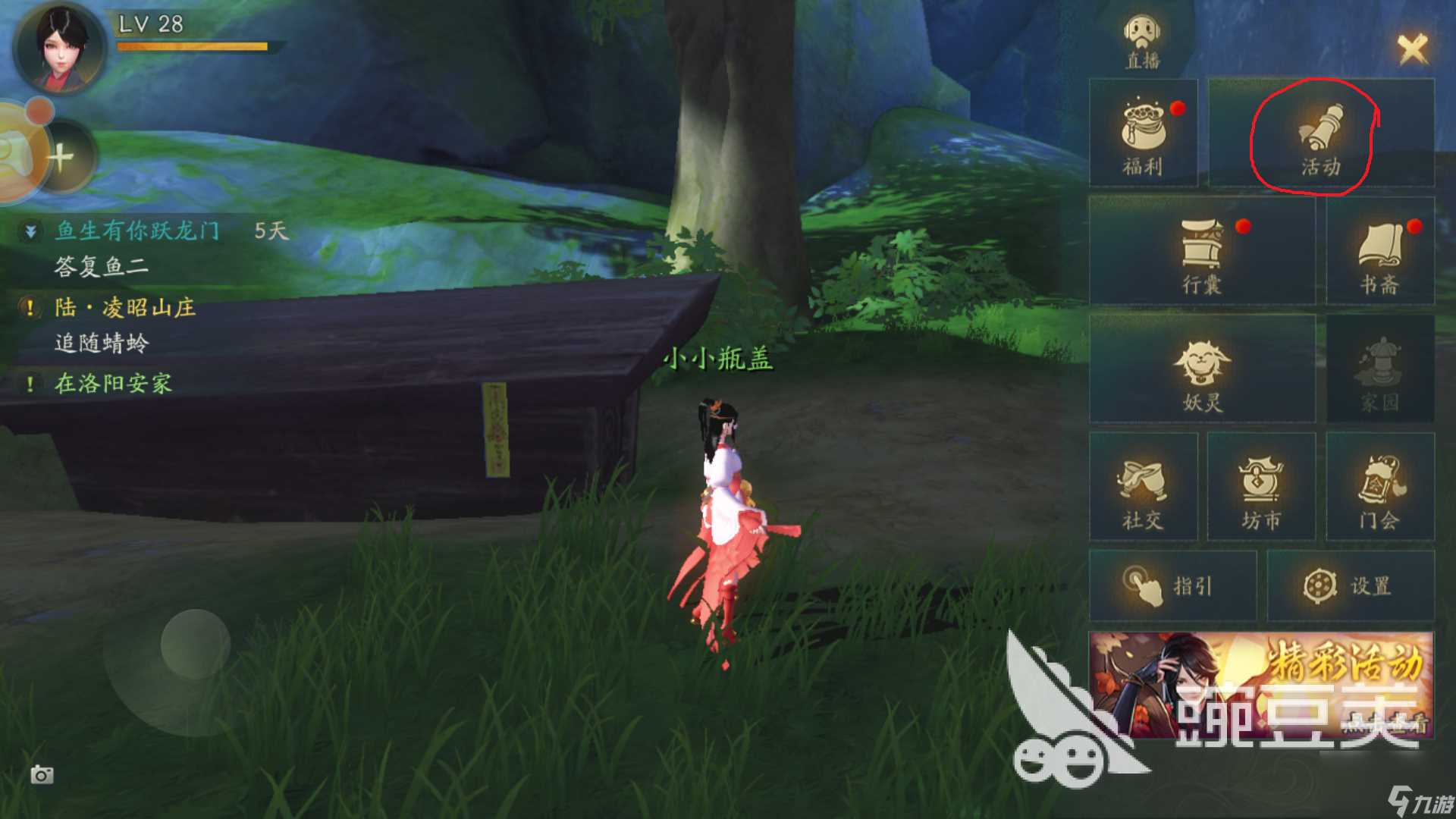Open the 社交 social menu

point(1143,488)
